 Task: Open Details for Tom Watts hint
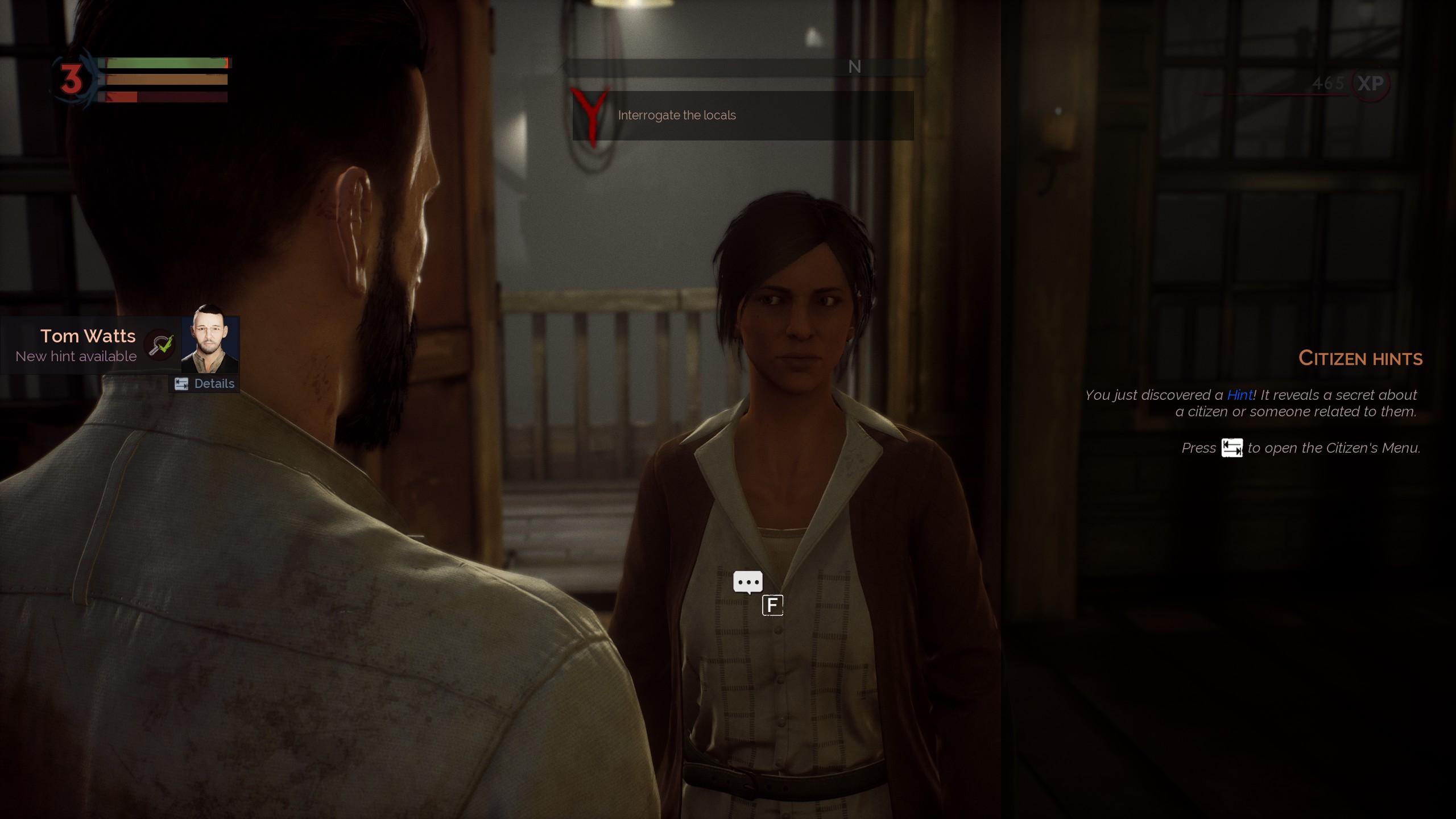(x=205, y=384)
